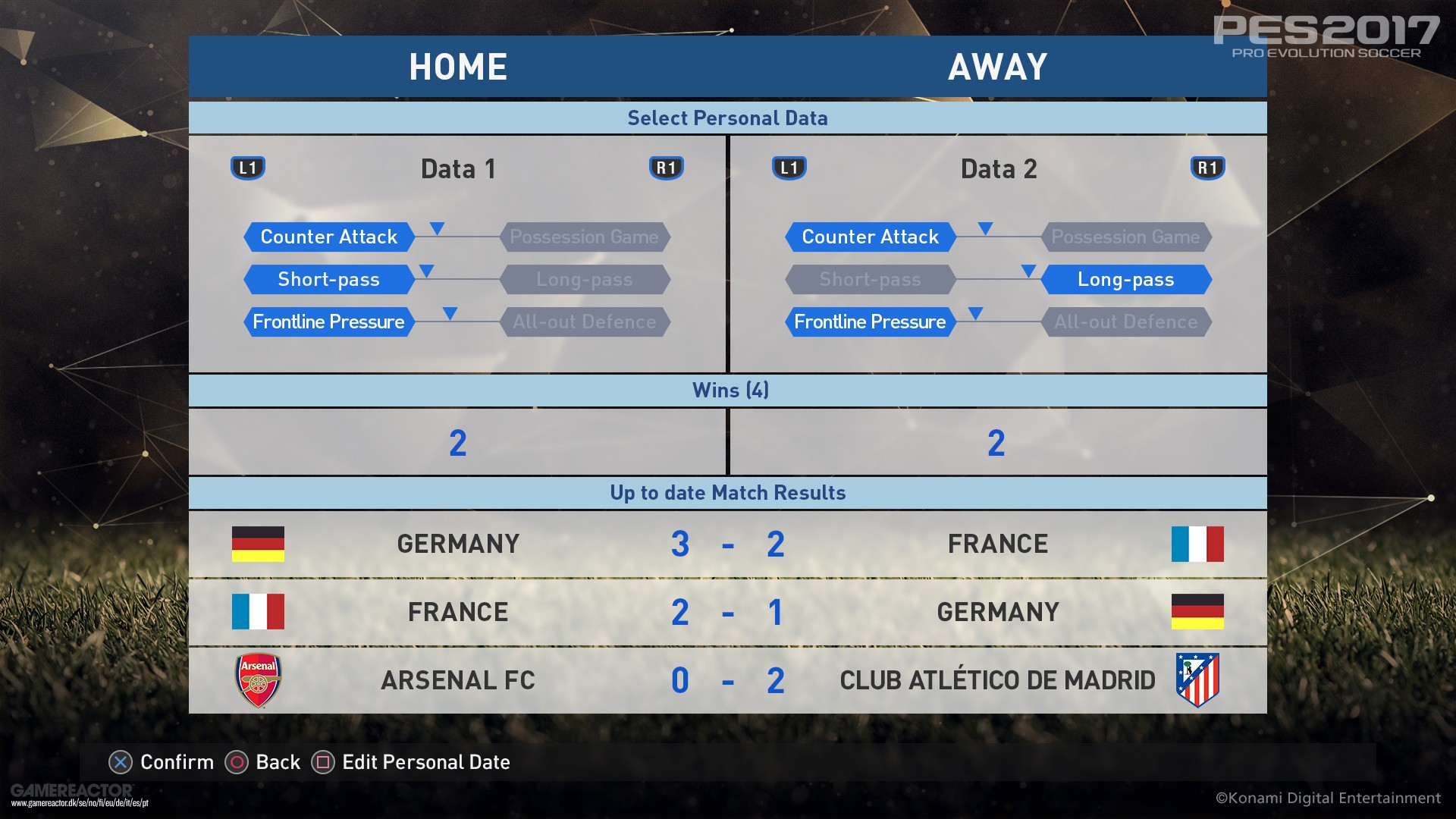Switch to the AWAY tab
The height and width of the screenshot is (819, 1456).
pyautogui.click(x=998, y=67)
